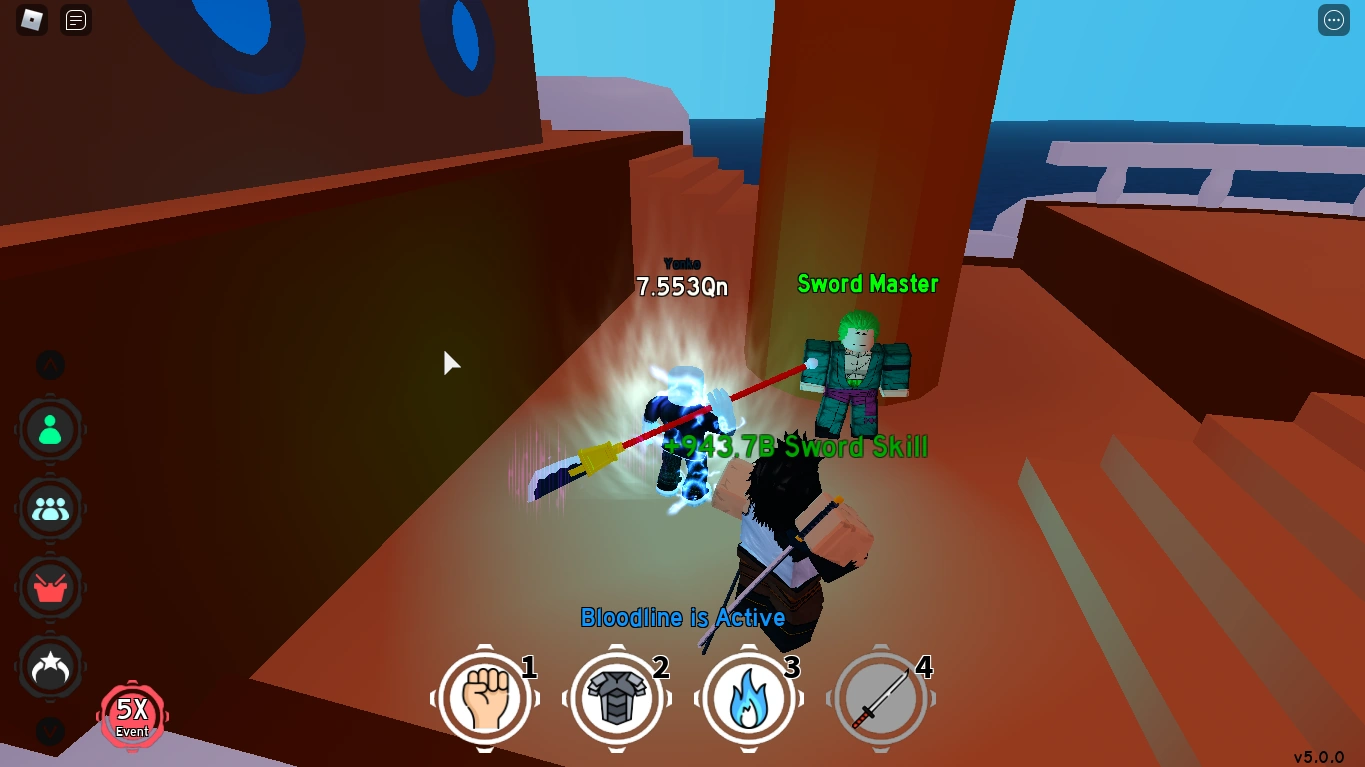Open the chat icon at top left

(x=75, y=20)
